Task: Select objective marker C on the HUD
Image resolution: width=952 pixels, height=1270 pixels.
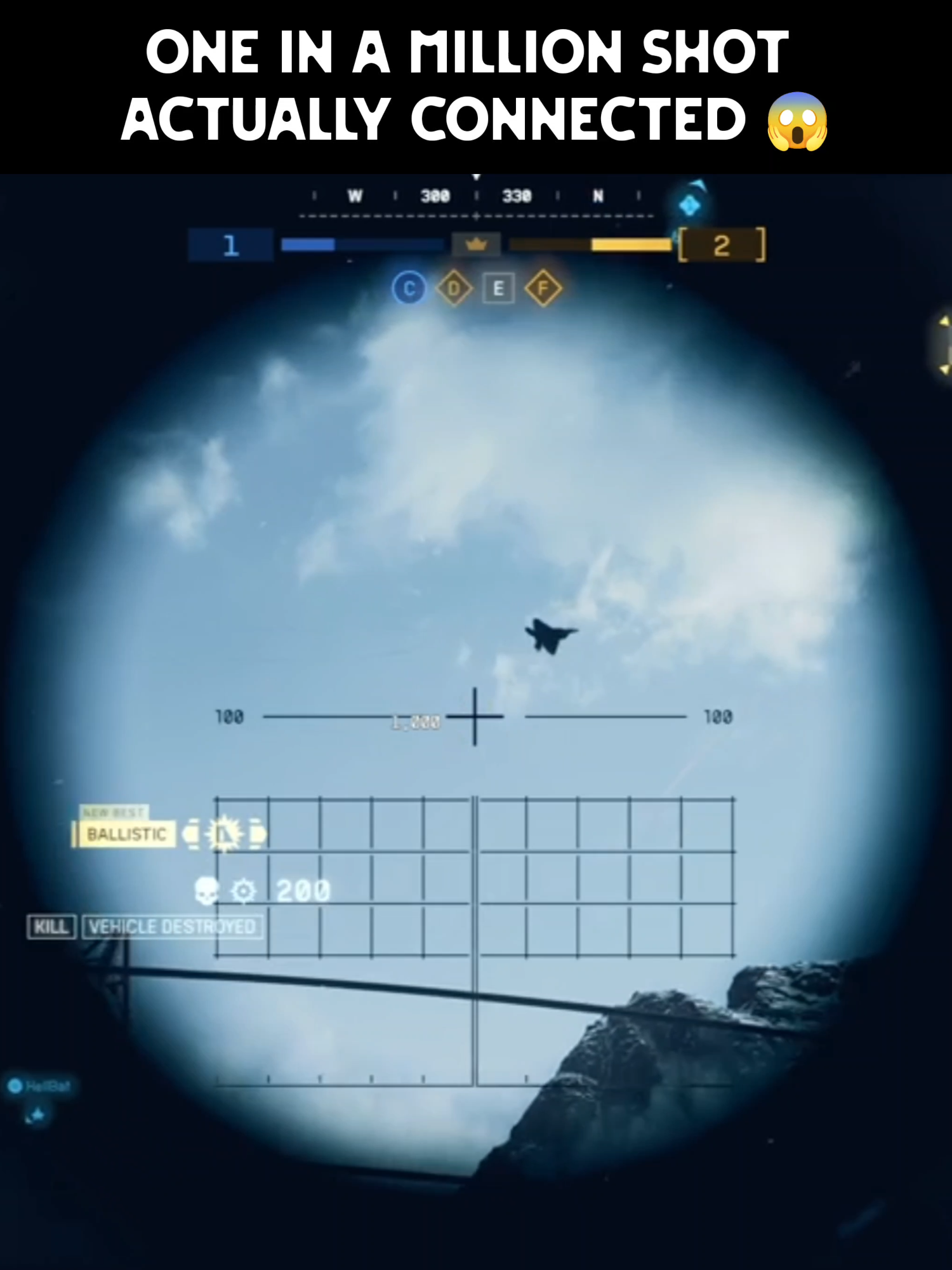Action: 410,288
